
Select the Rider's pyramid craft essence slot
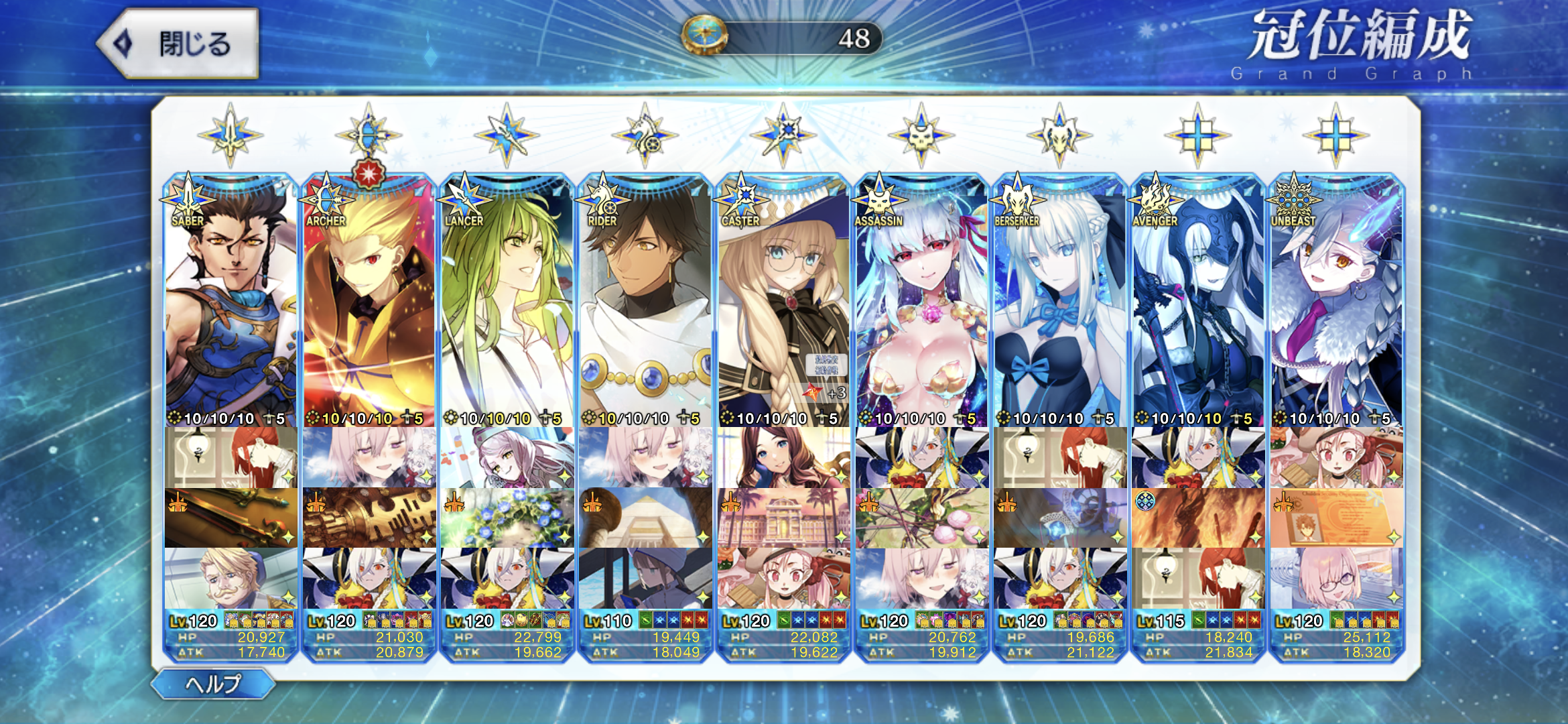(645, 518)
